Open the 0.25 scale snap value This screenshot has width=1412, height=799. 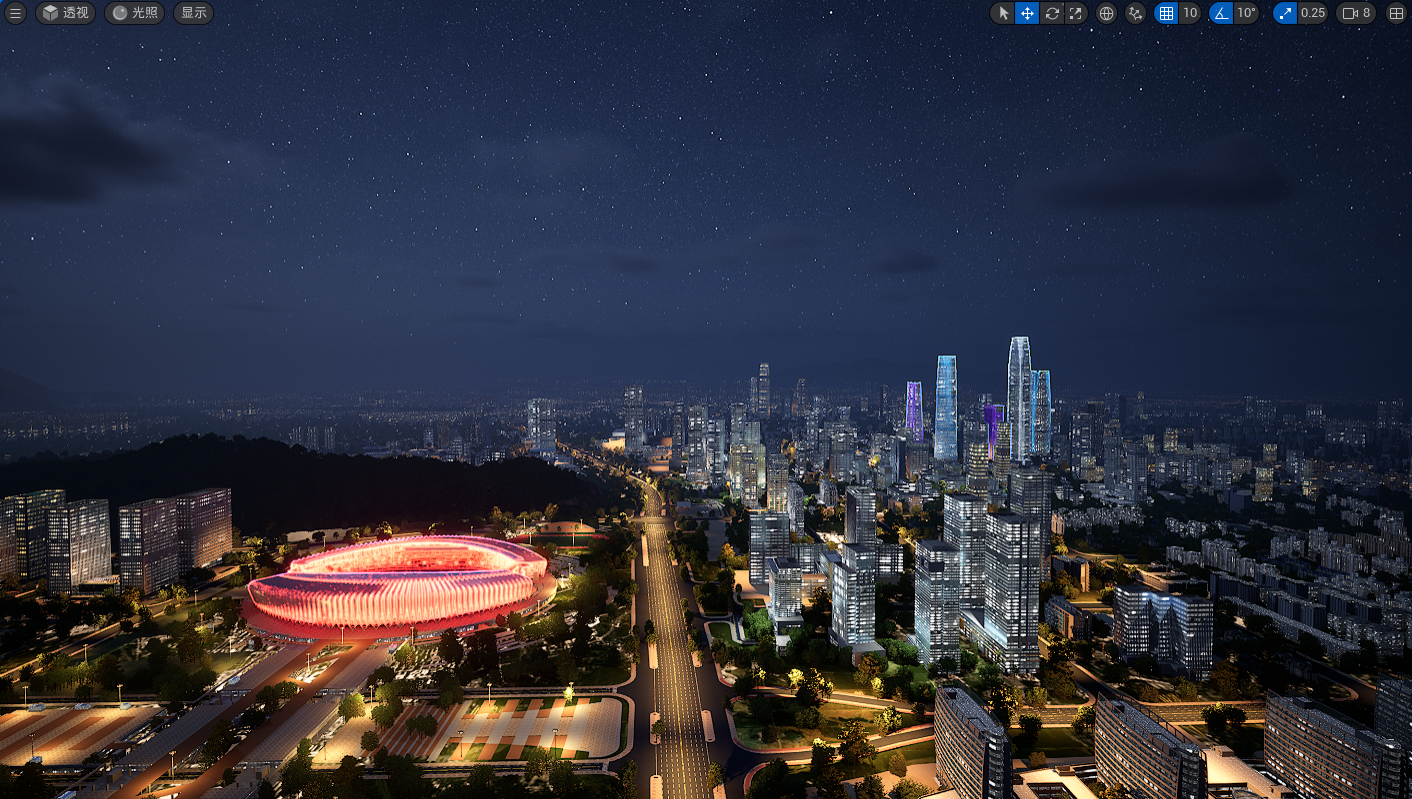1313,13
